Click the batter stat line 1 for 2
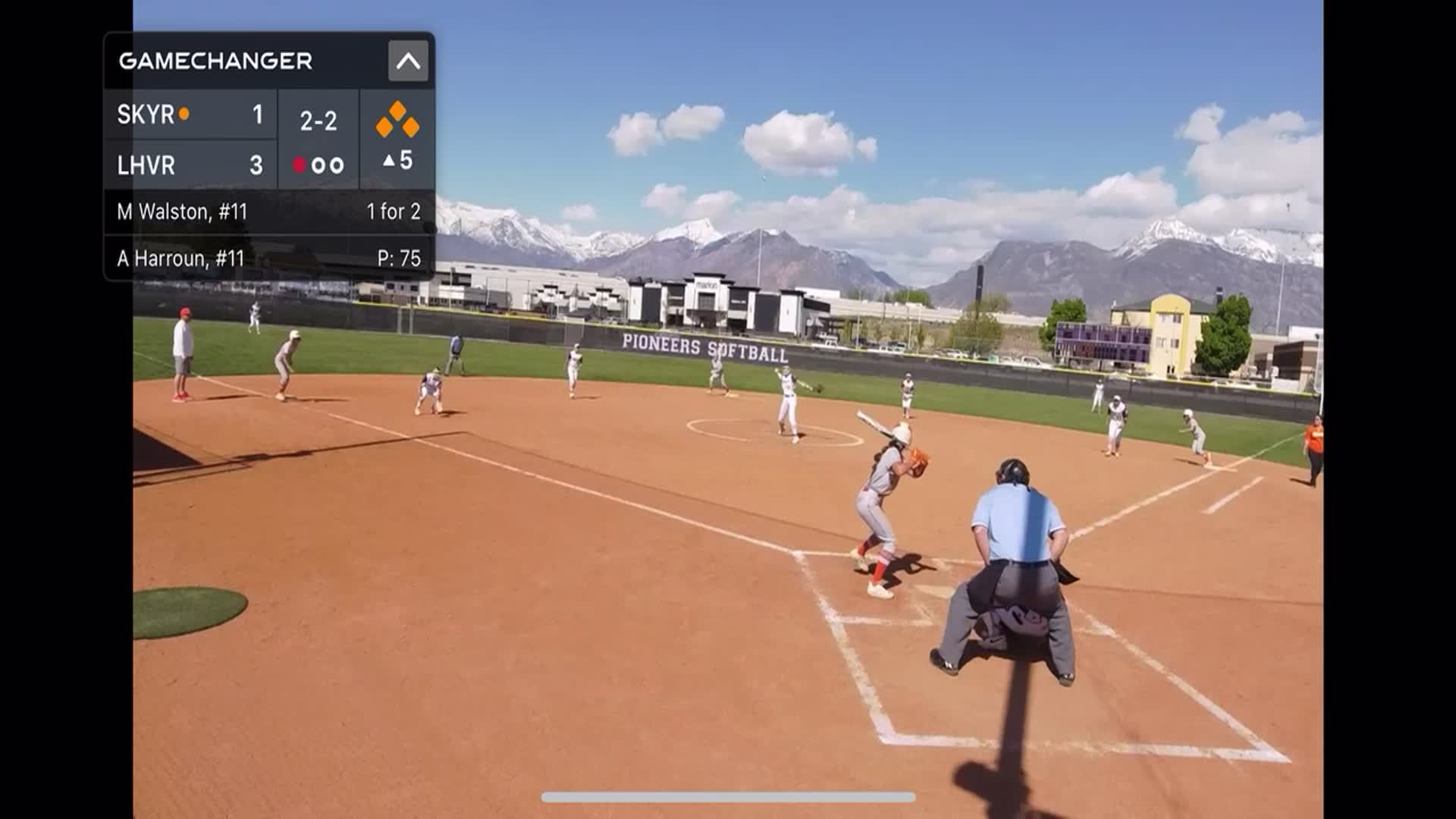This screenshot has width=1456, height=819. click(x=395, y=211)
